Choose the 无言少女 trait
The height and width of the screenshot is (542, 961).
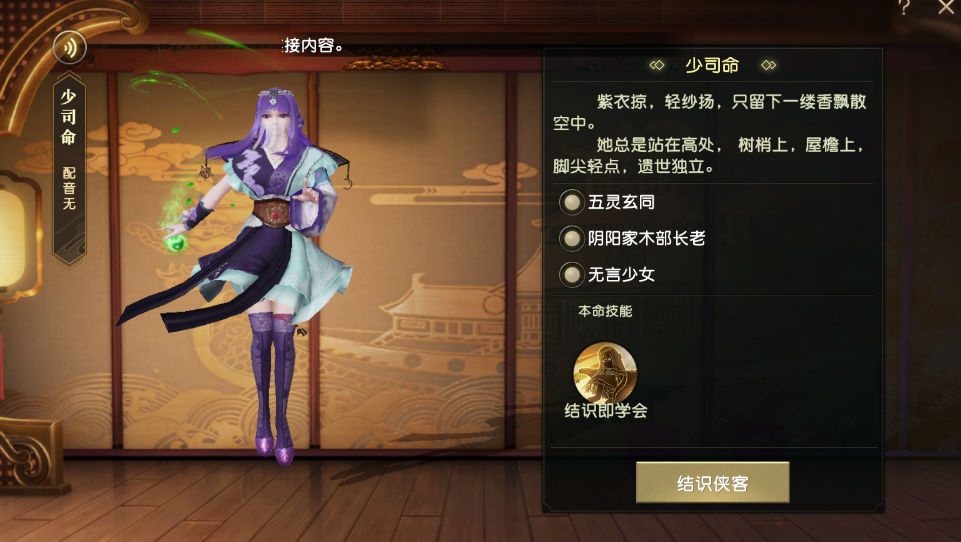tap(572, 274)
